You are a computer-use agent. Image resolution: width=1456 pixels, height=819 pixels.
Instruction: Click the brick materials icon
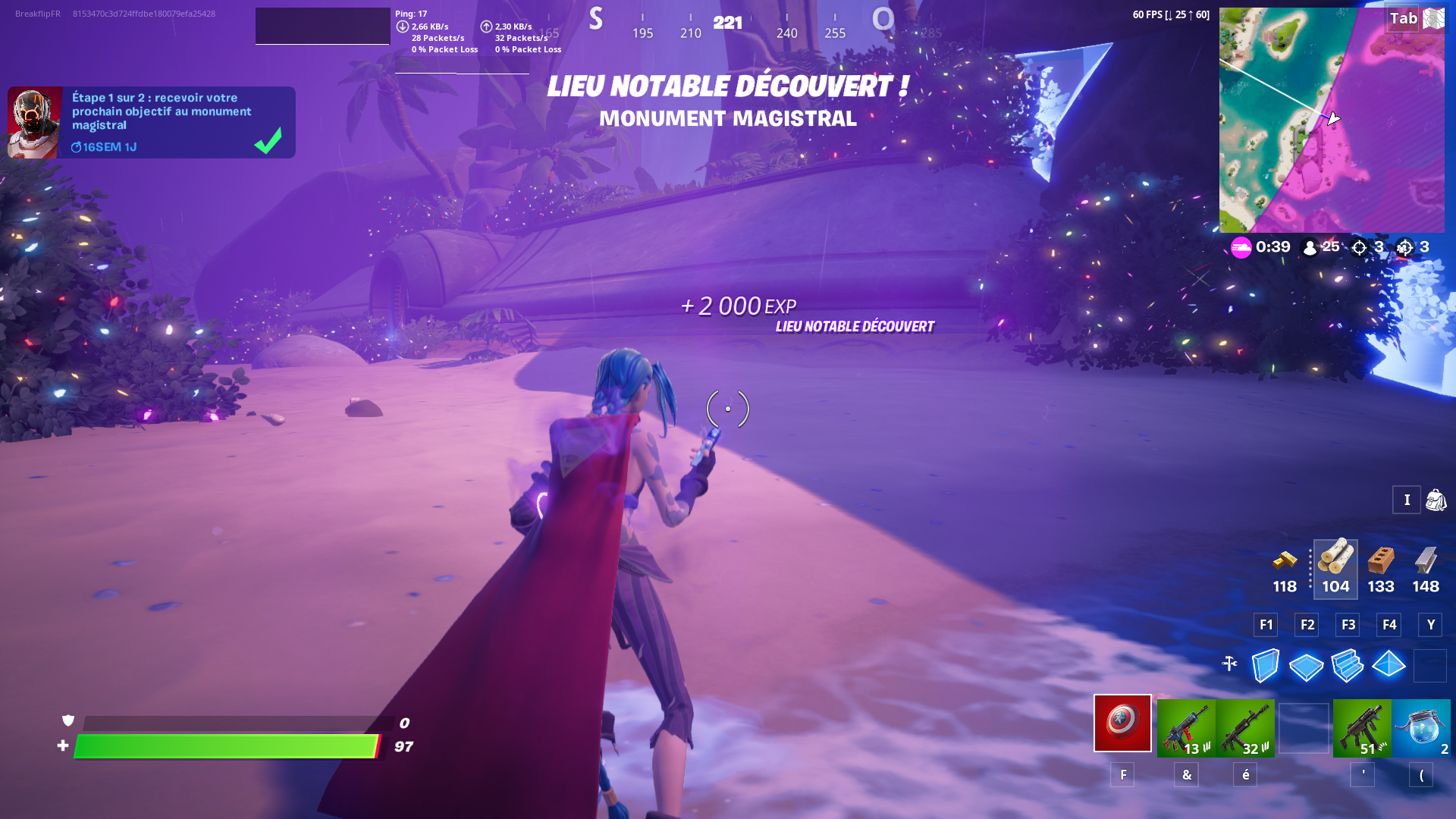point(1380,563)
